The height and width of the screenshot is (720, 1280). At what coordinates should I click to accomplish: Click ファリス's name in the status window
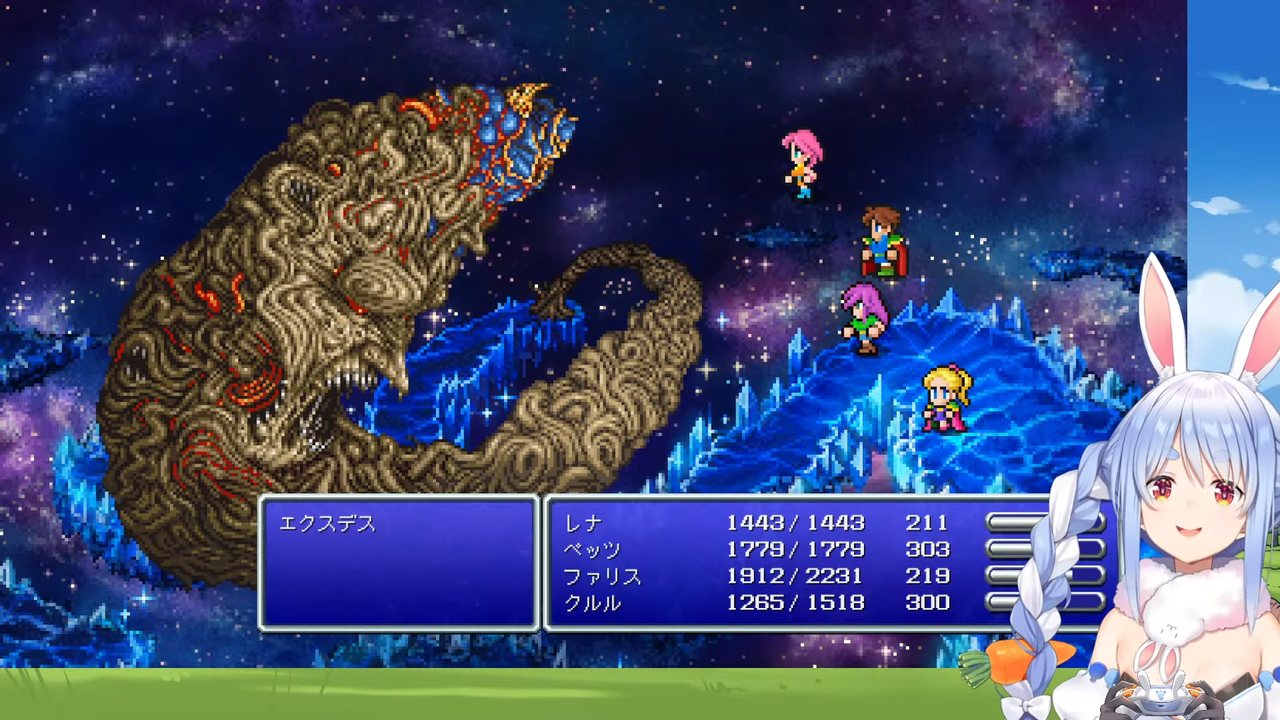(x=601, y=576)
